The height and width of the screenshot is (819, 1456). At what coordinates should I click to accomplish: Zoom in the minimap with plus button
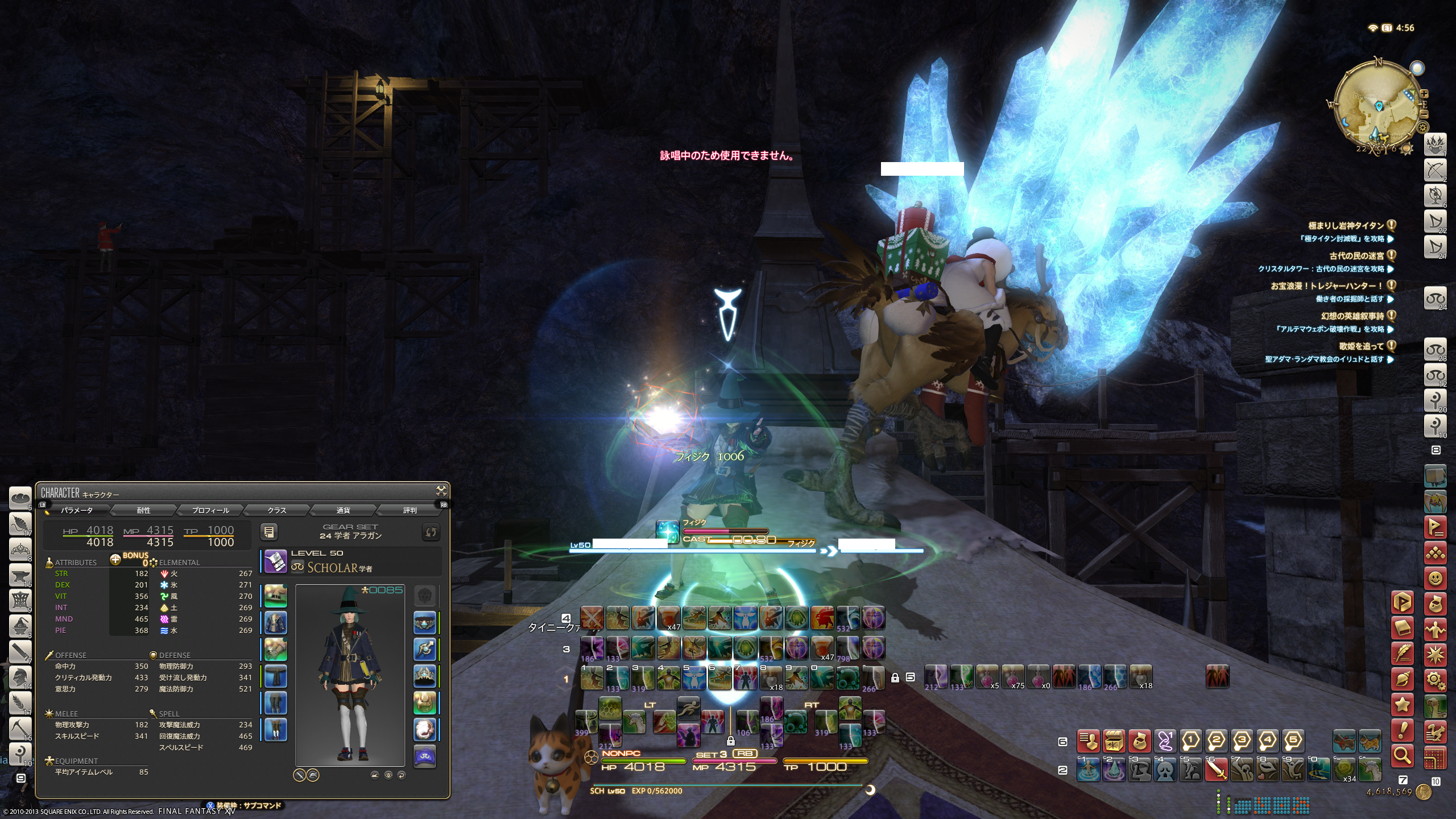[1424, 94]
